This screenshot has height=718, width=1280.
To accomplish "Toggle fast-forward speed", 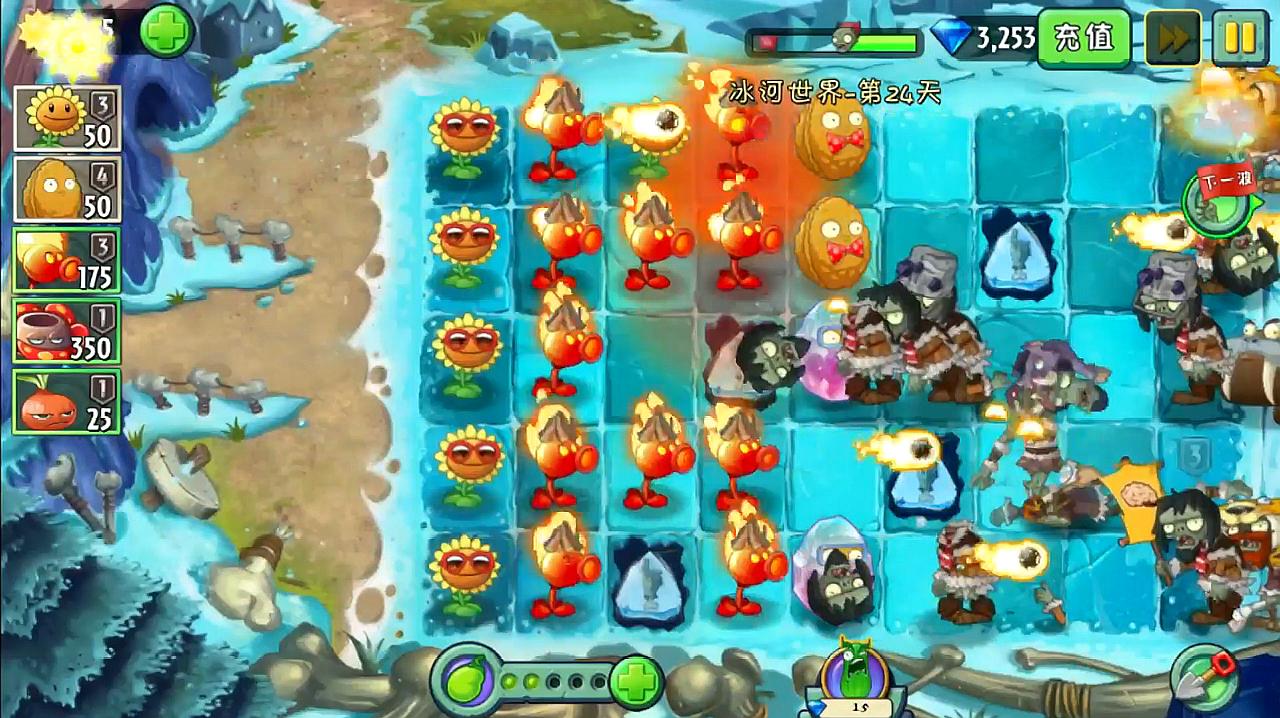I will click(1173, 38).
